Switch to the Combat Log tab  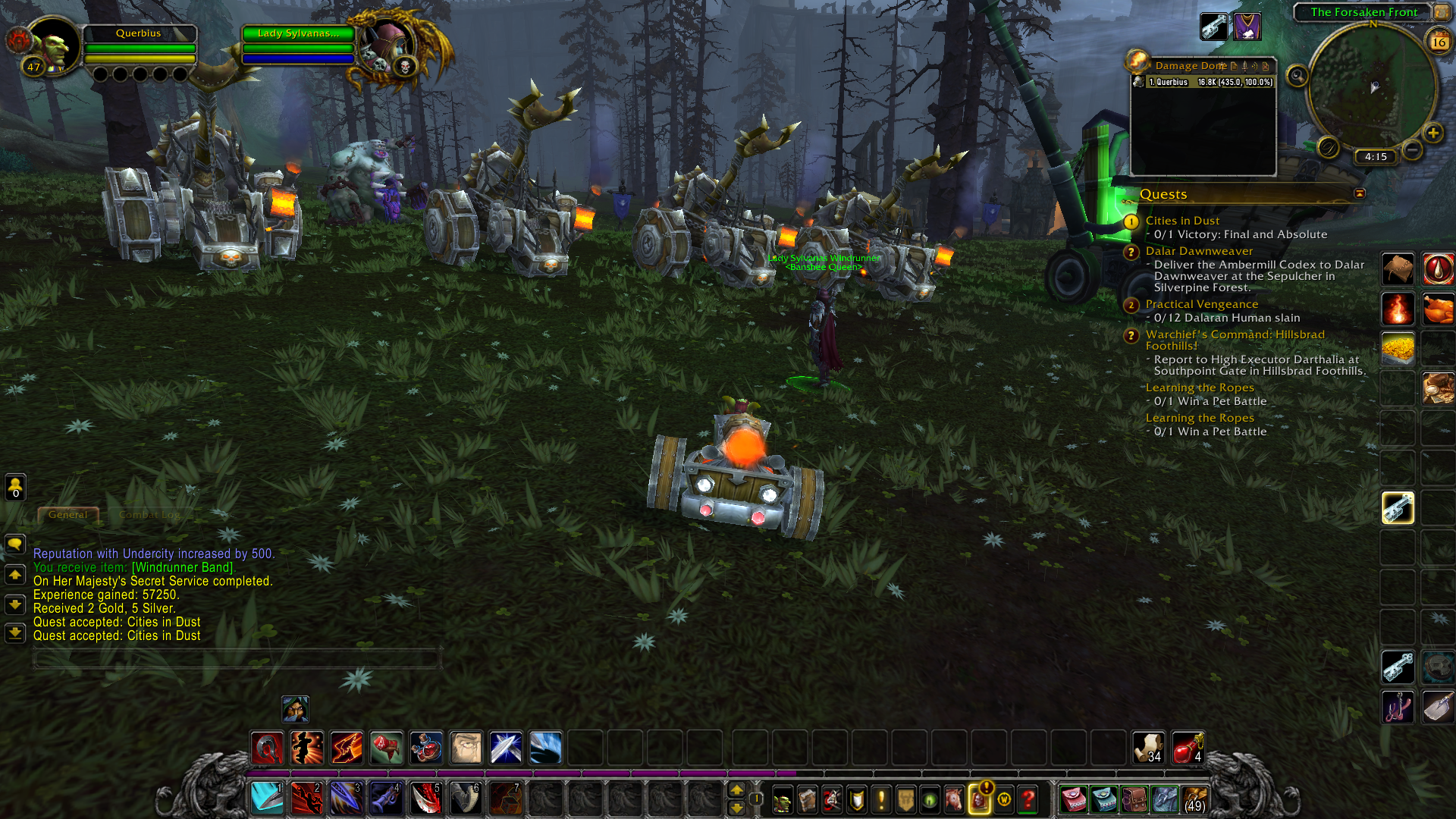click(x=149, y=515)
